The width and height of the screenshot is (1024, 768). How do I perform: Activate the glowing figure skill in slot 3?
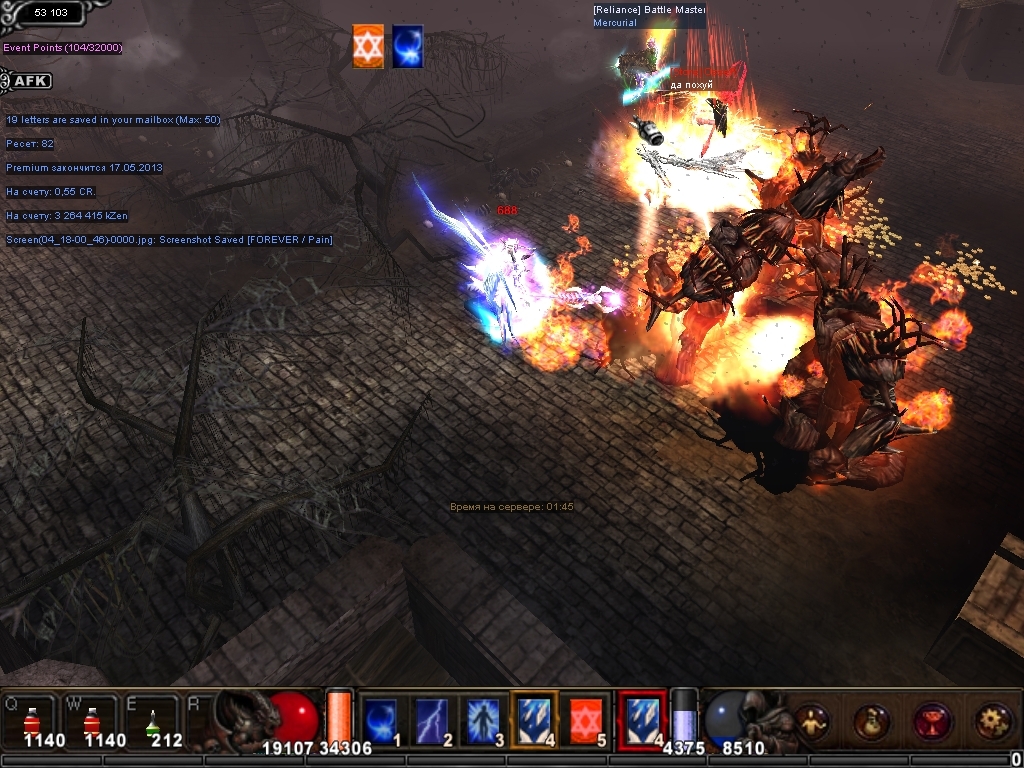[483, 719]
